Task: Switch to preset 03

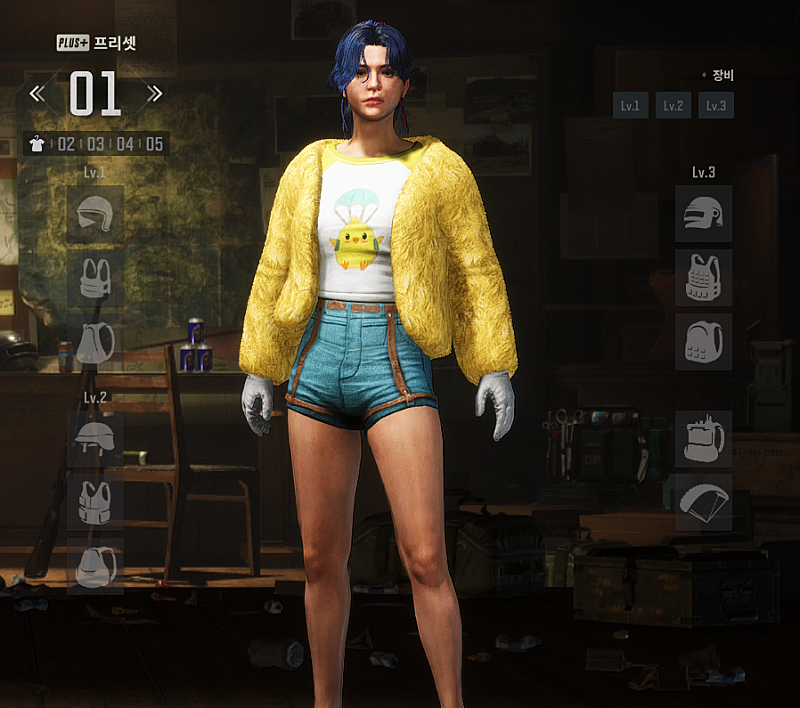Action: point(95,143)
